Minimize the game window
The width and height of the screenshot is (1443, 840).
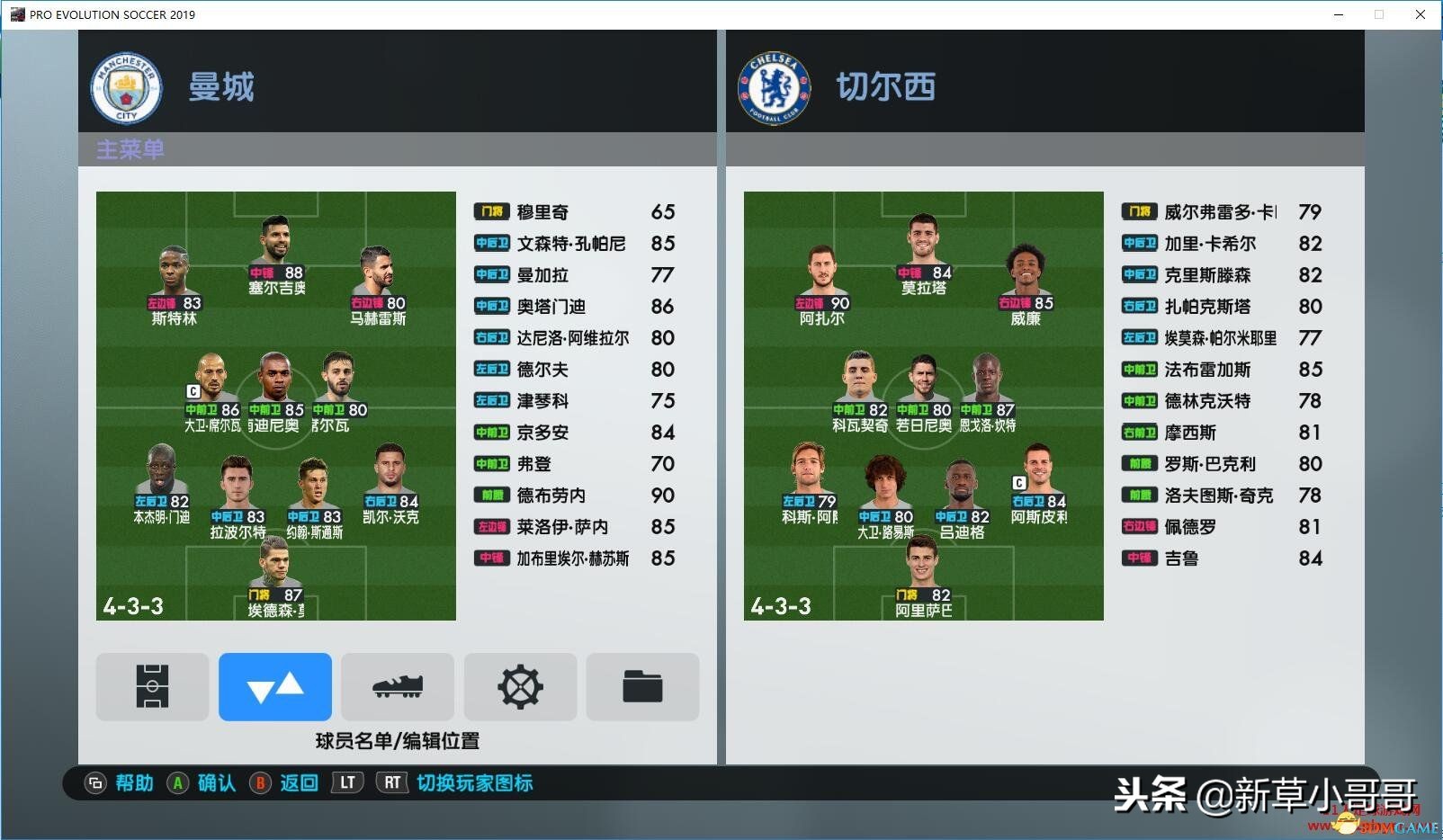click(1340, 14)
